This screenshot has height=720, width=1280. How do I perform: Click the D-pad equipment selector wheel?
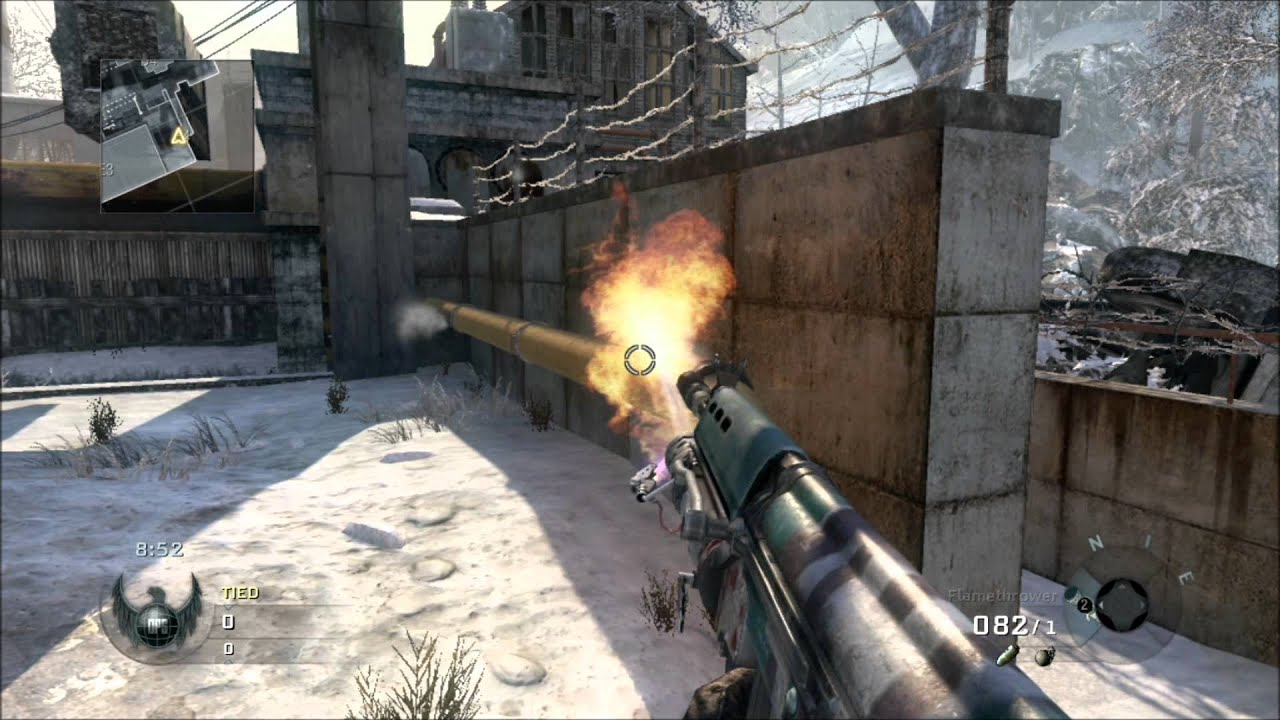point(1121,604)
